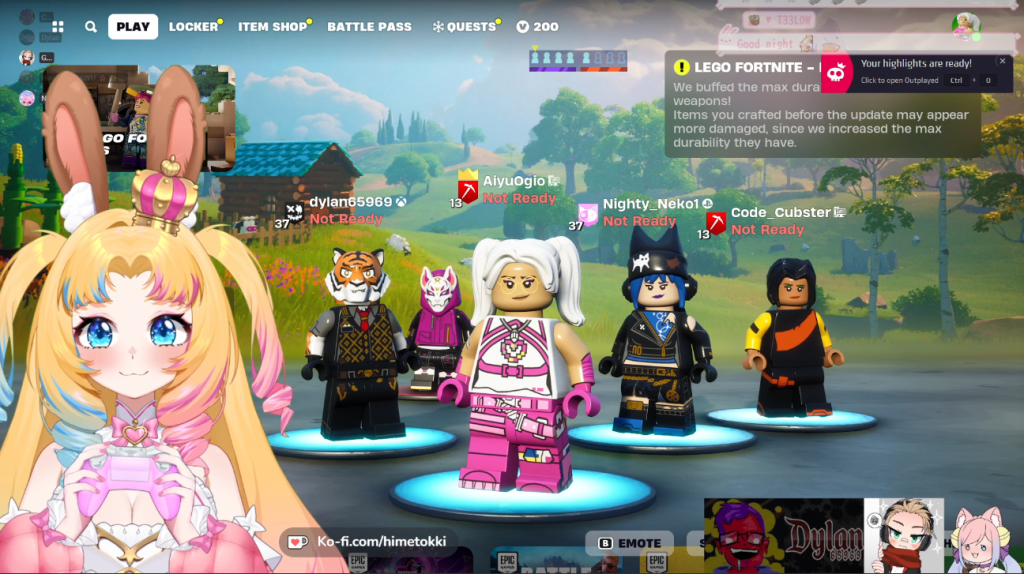Select party member Code_Cubster's name tag
1024x574 pixels.
pyautogui.click(x=780, y=212)
